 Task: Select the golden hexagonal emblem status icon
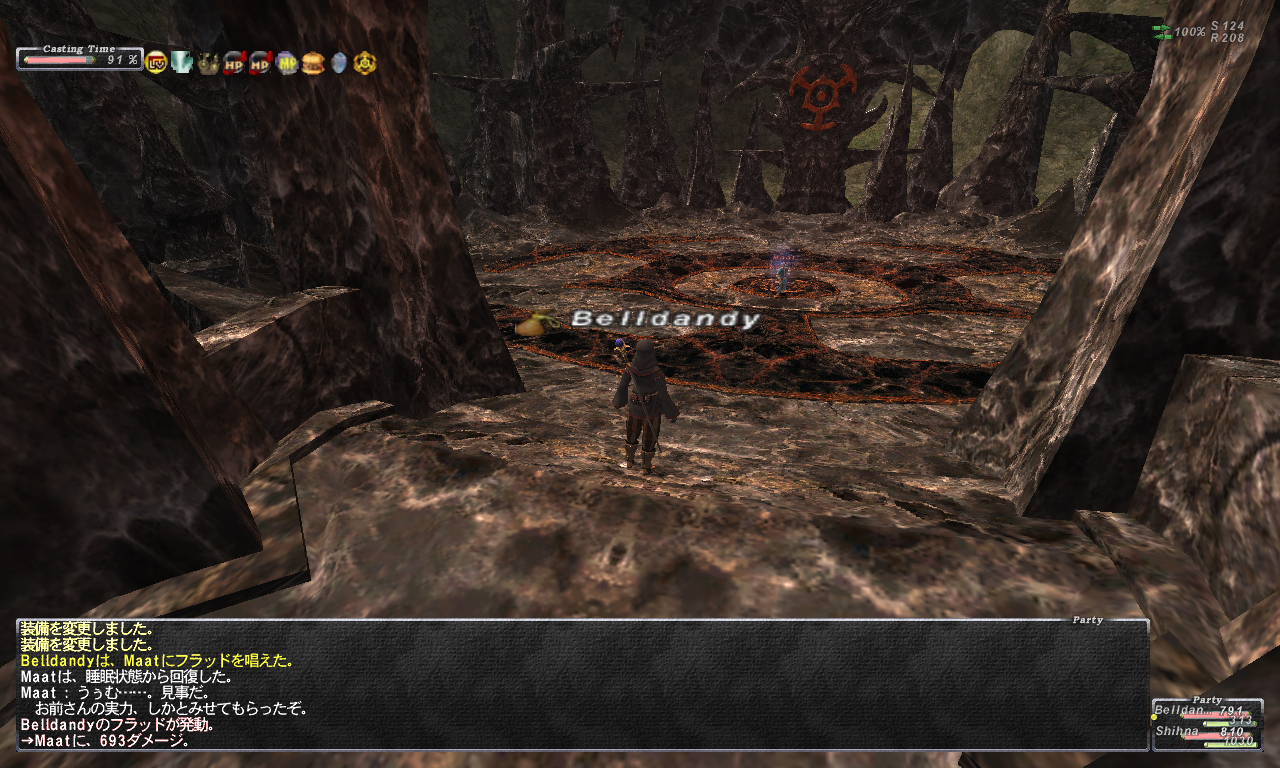tap(365, 63)
